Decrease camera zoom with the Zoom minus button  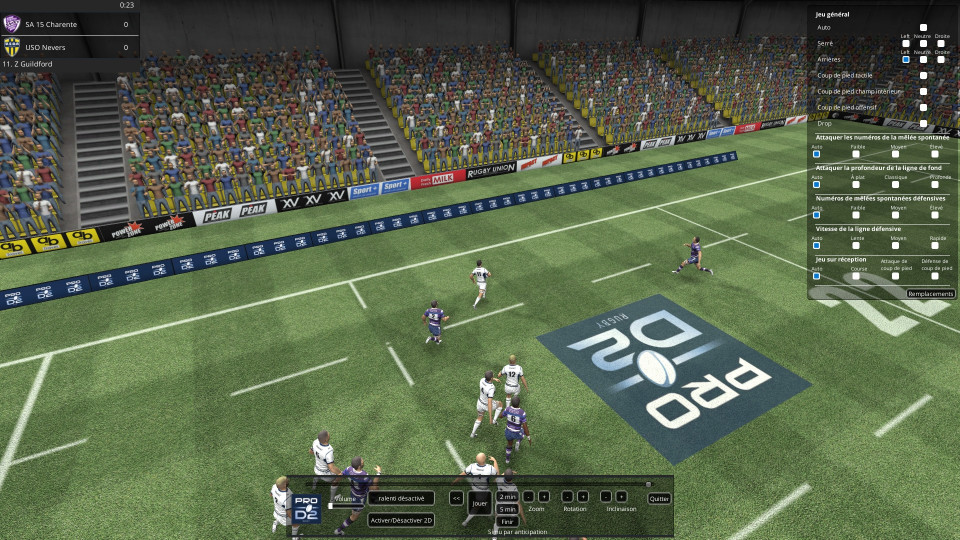[528, 496]
